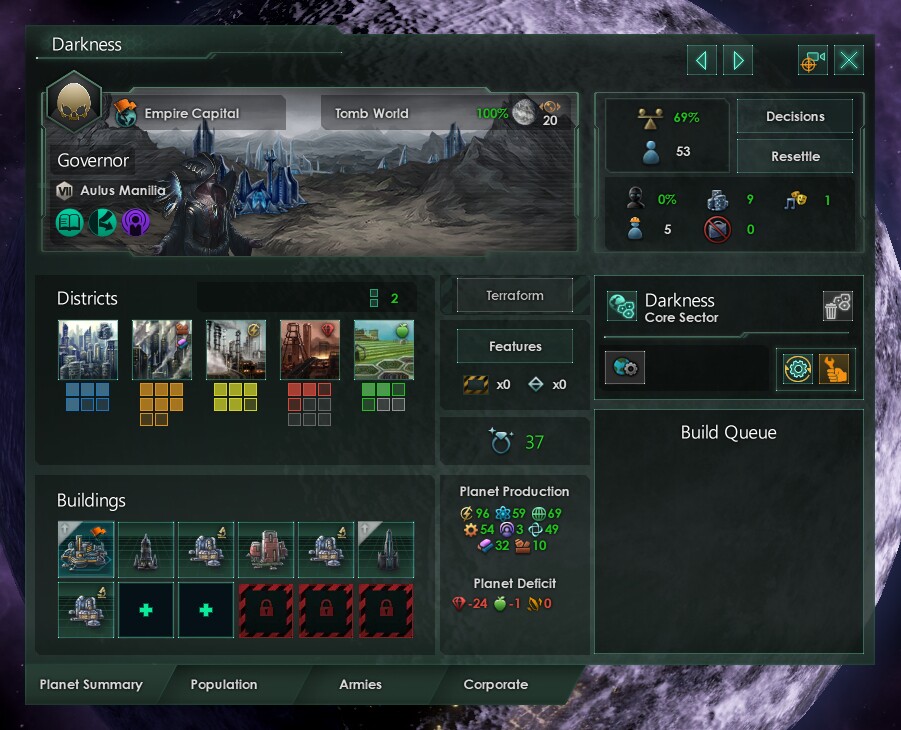901x730 pixels.
Task: Select the city district icon
Action: pos(88,350)
